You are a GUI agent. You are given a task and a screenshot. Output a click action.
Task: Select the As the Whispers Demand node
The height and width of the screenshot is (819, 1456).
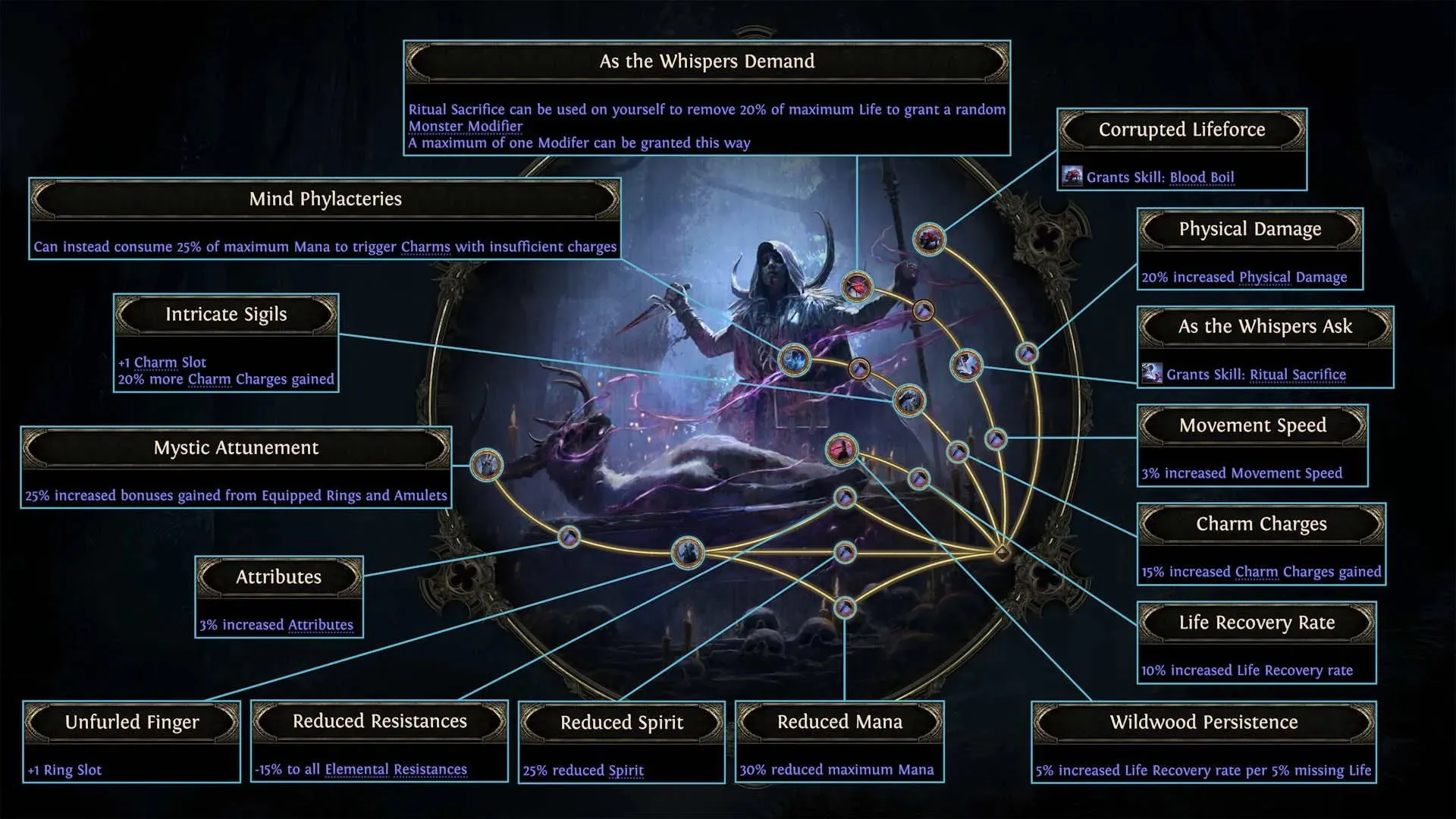pos(858,284)
